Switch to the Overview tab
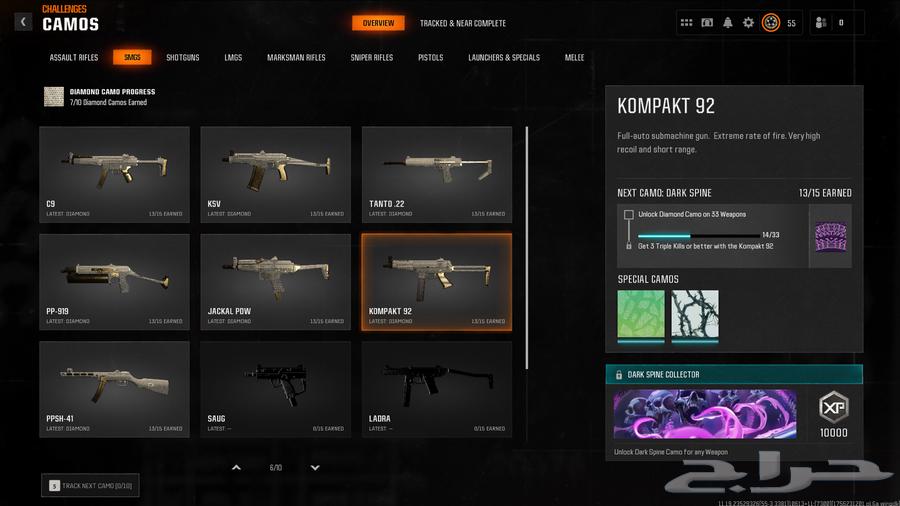The height and width of the screenshot is (506, 900). coord(378,23)
